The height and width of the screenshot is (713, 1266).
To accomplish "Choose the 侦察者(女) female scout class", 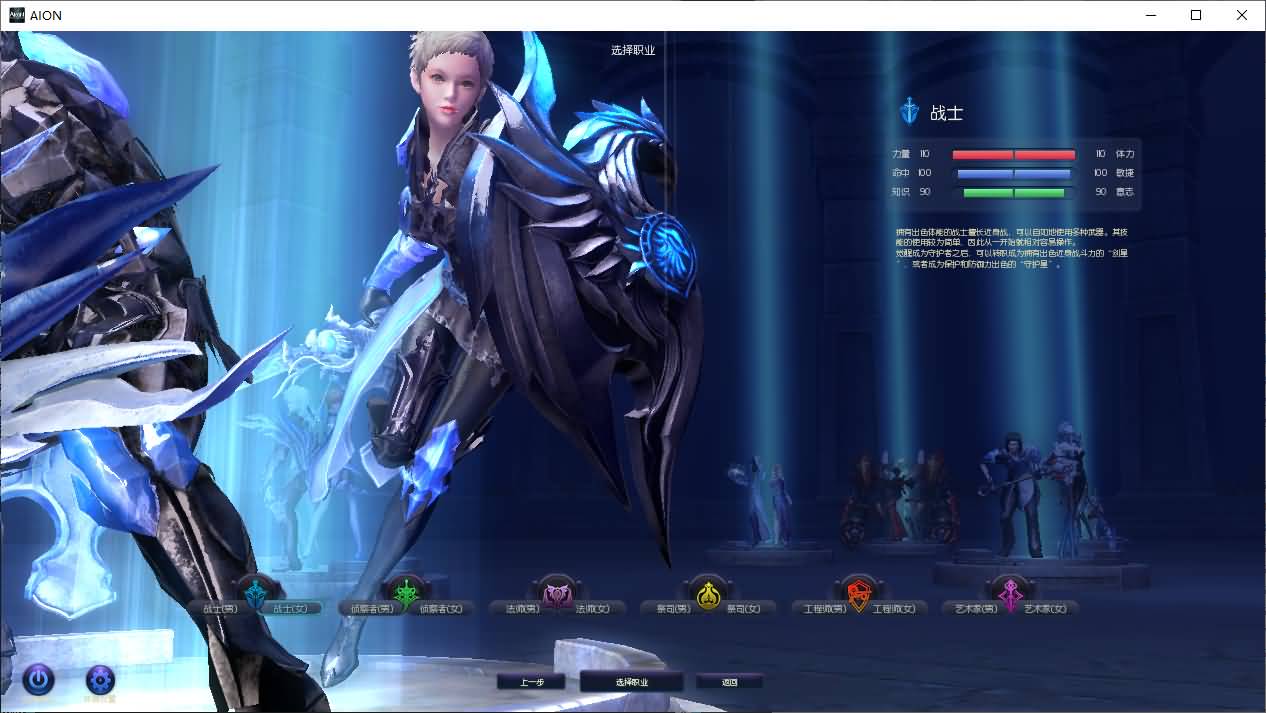I will 441,608.
